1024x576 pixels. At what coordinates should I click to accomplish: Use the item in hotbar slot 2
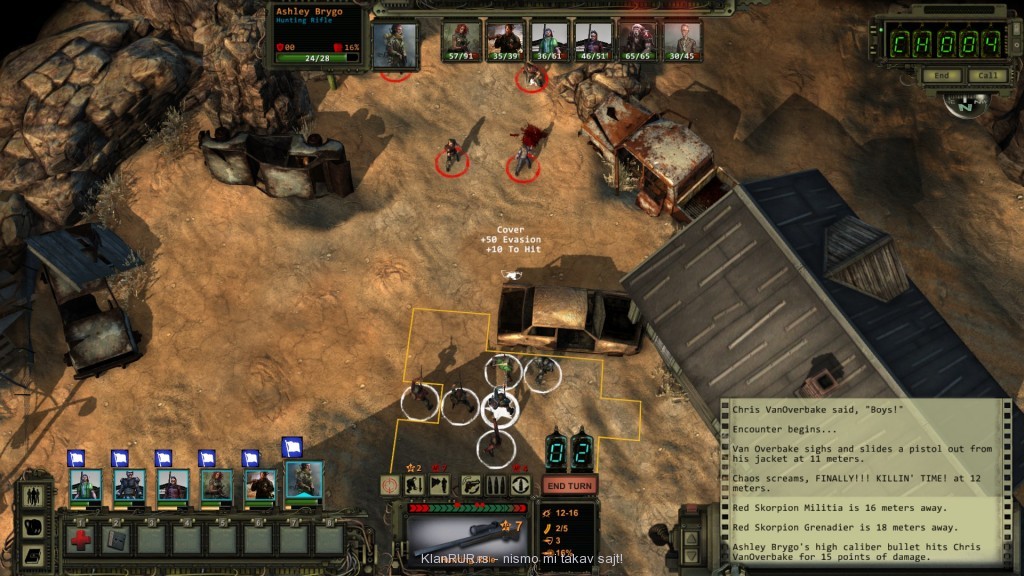point(116,538)
